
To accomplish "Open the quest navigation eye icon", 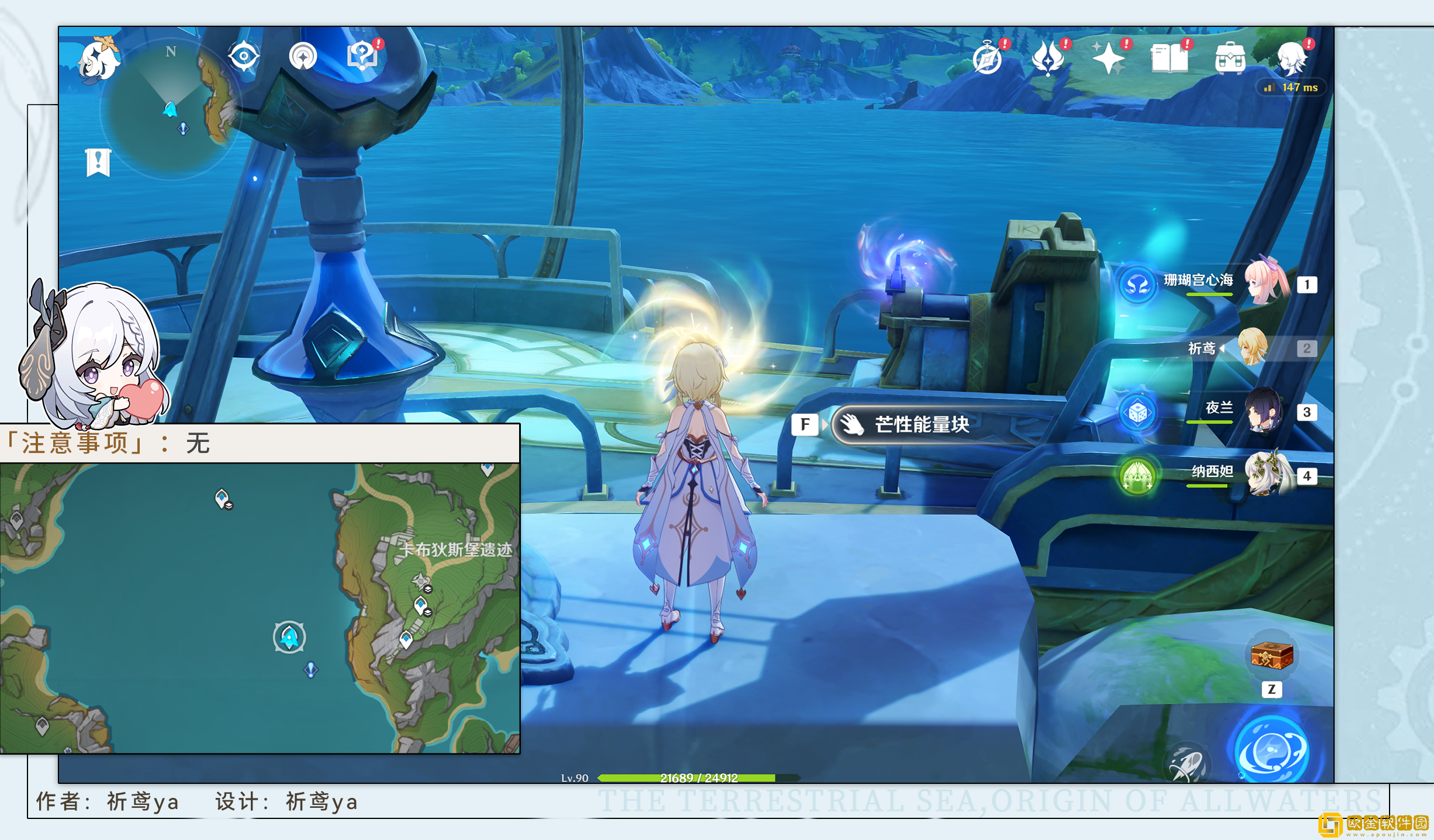I will [x=244, y=57].
